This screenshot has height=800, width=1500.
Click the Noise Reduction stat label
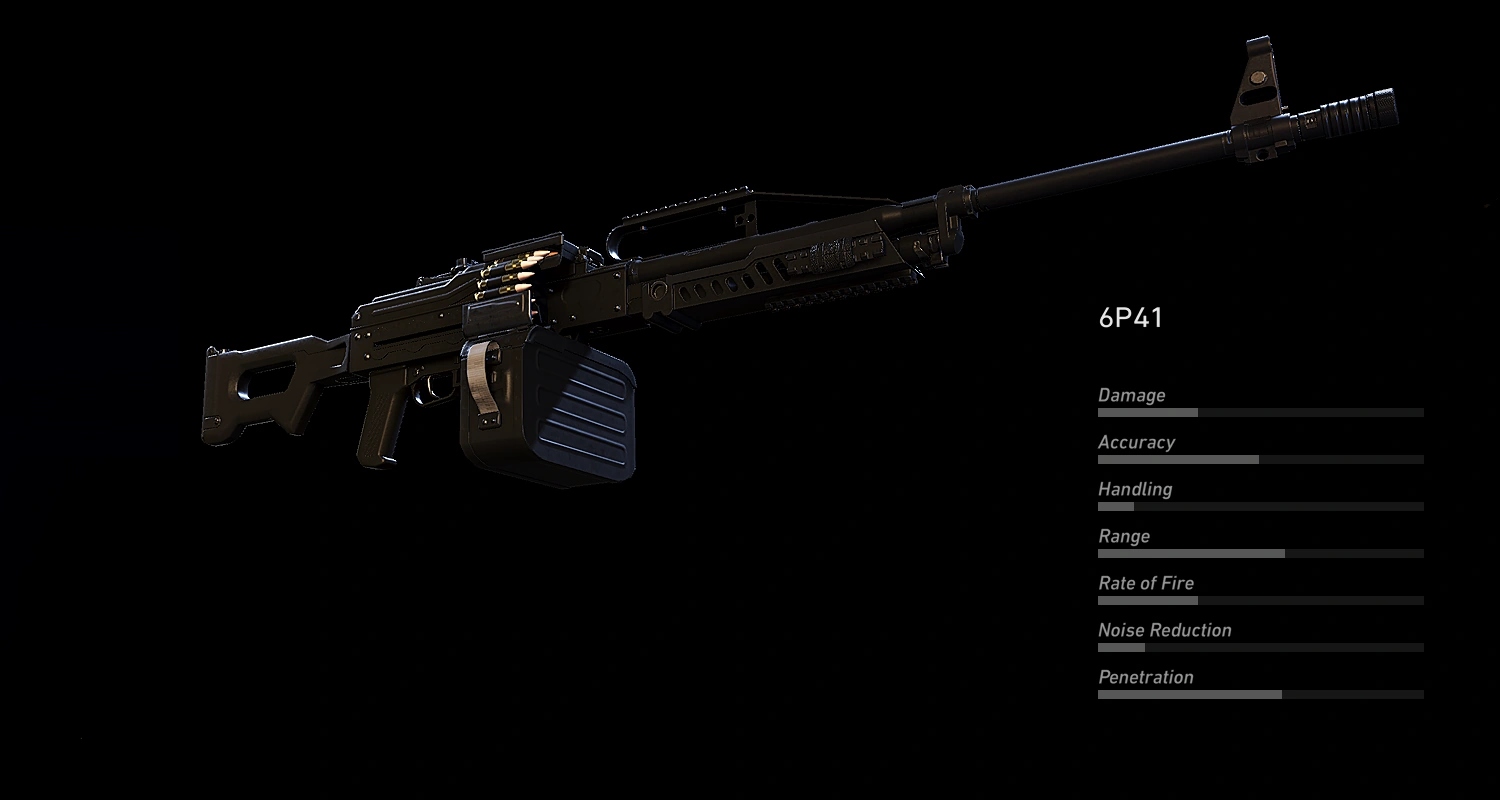[1164, 630]
